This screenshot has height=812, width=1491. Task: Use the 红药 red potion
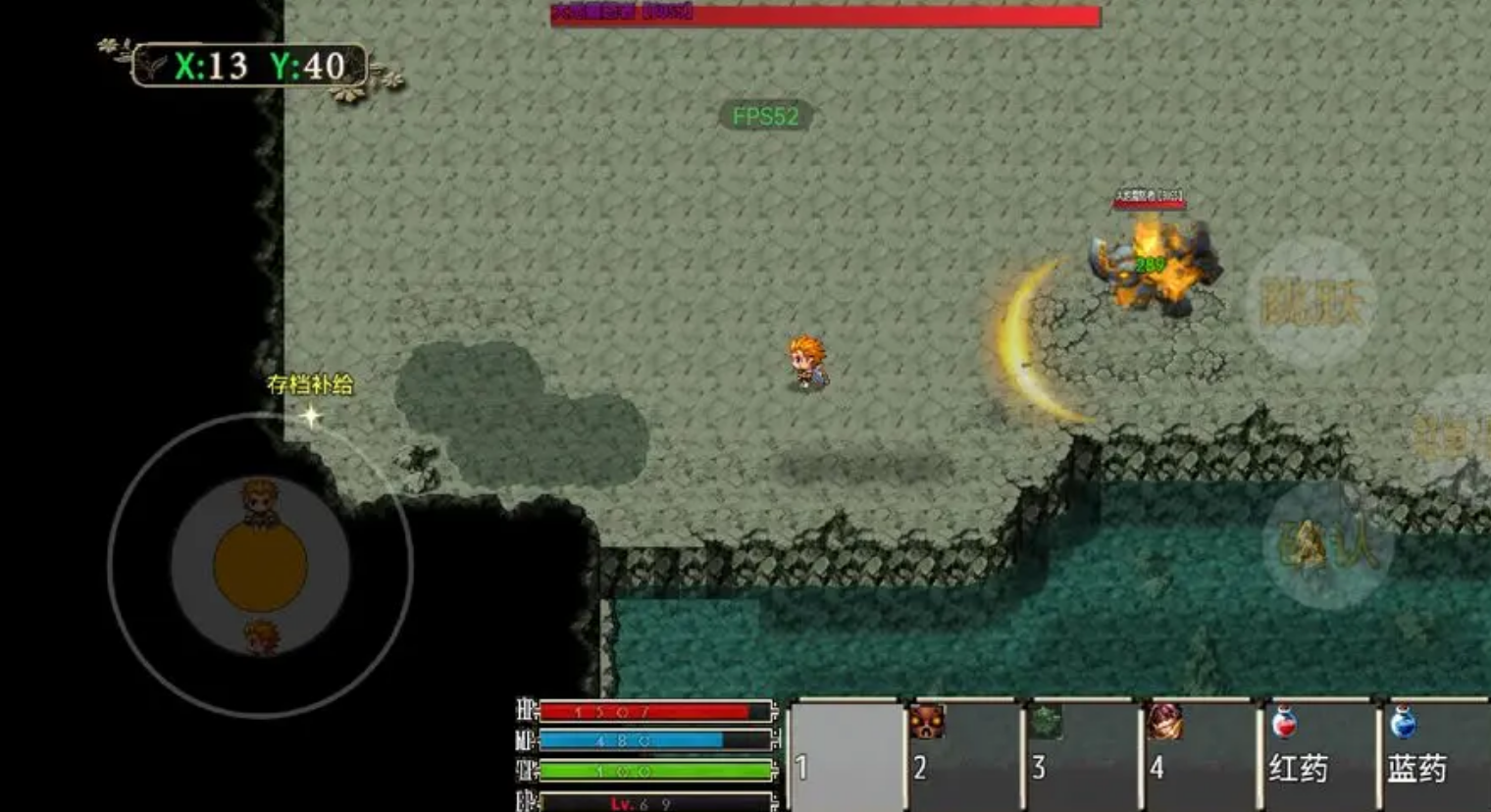click(1317, 755)
